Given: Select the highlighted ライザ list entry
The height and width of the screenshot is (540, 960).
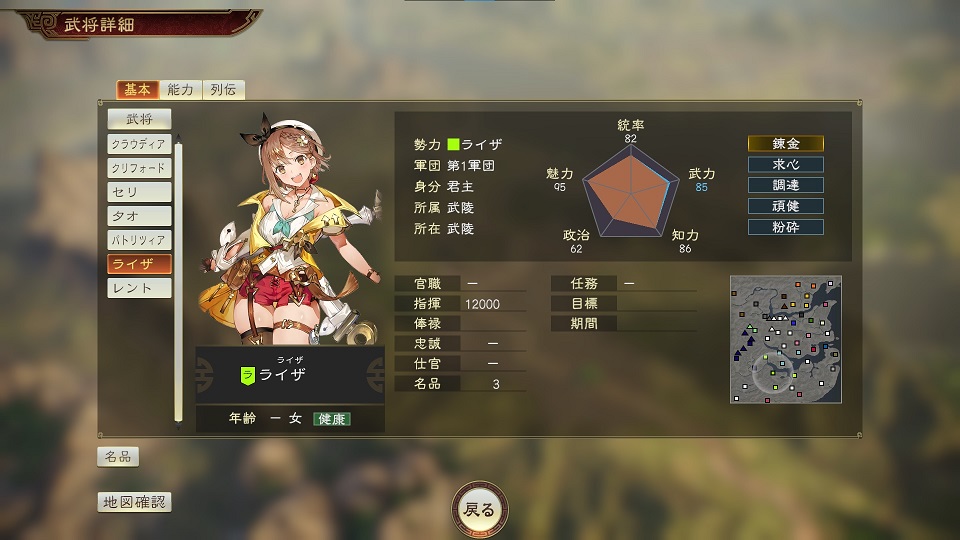Looking at the screenshot, I should [x=139, y=264].
